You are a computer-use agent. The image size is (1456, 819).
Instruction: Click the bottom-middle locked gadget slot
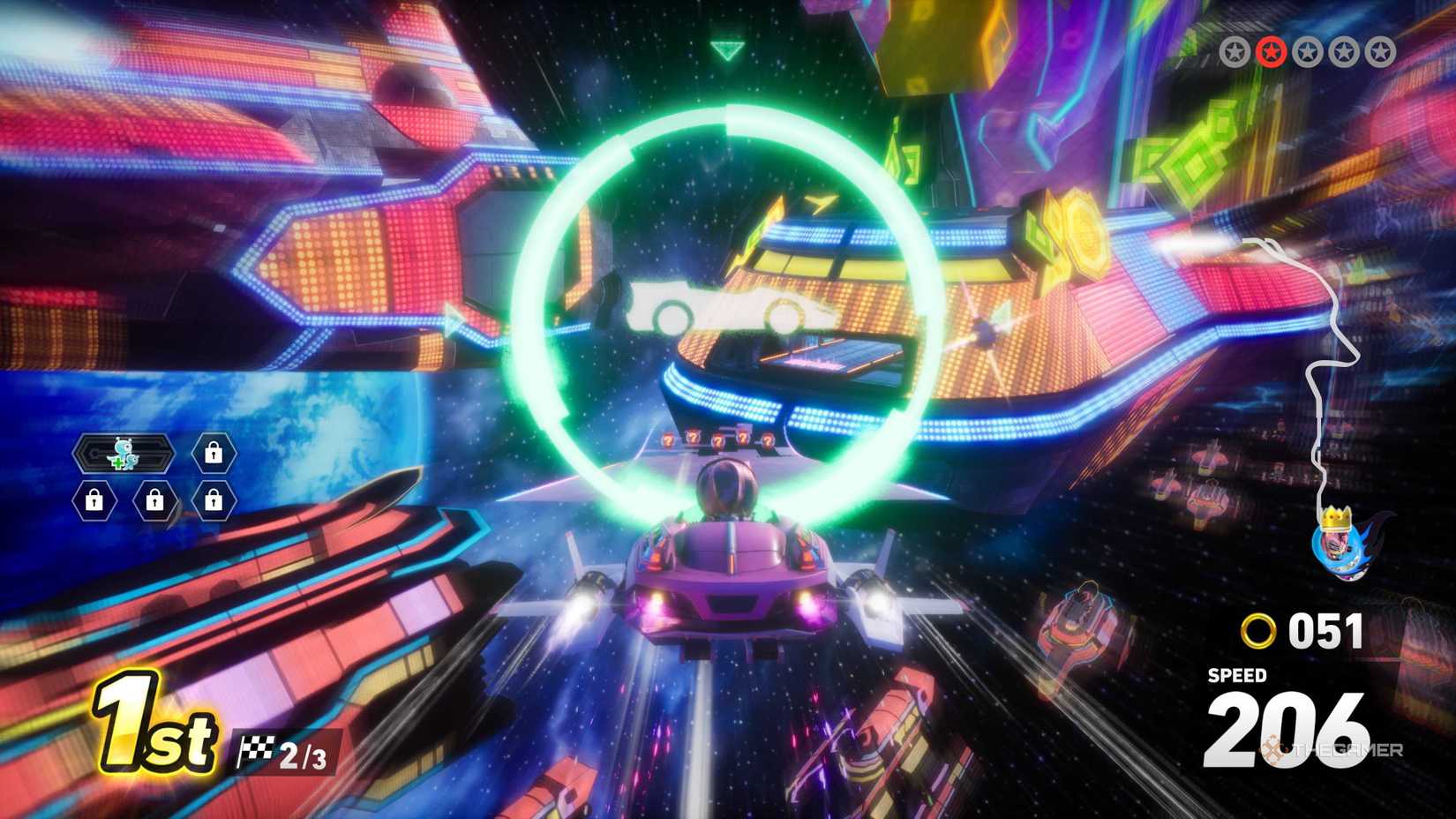click(154, 501)
